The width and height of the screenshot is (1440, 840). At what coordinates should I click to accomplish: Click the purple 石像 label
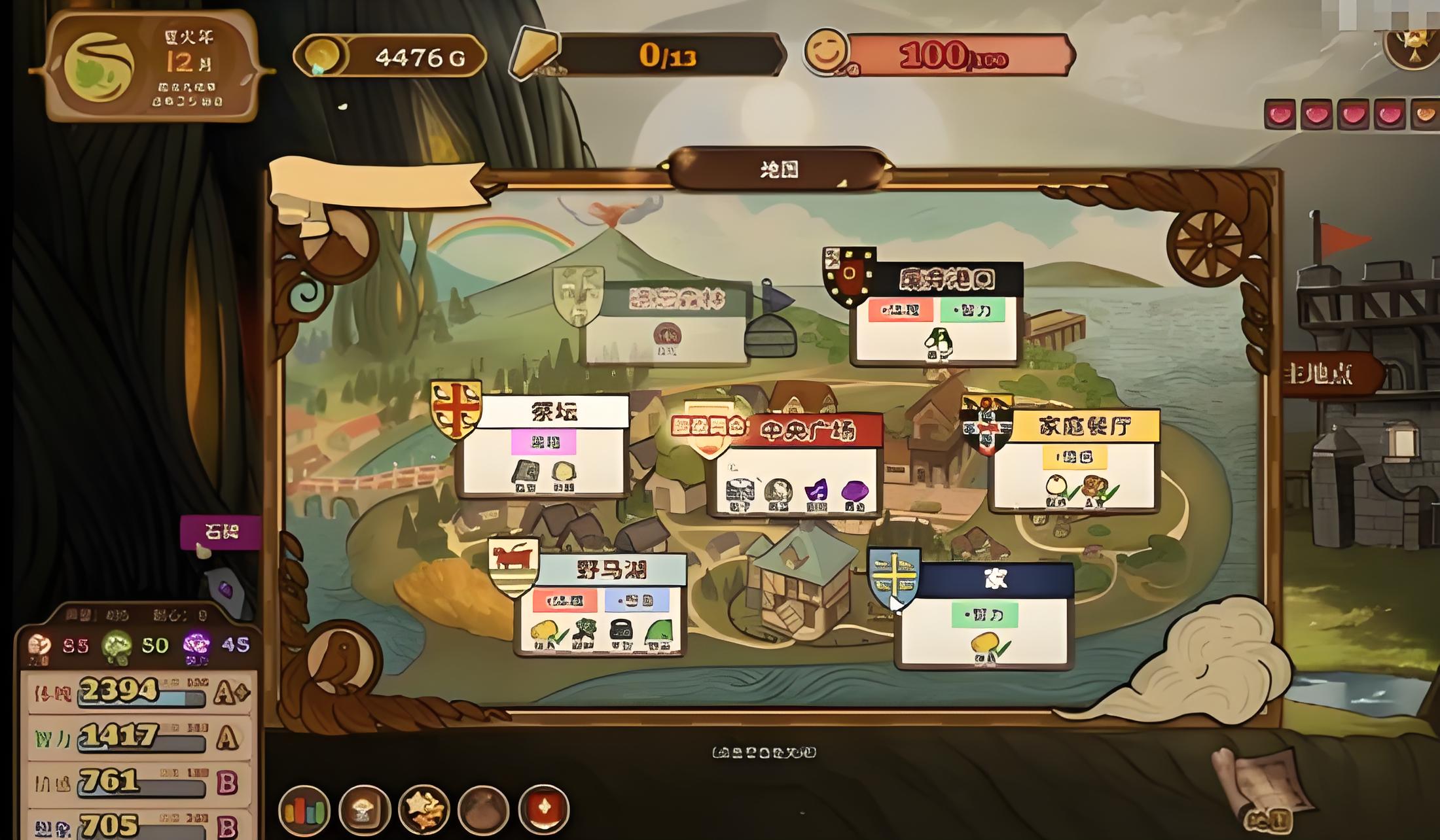pyautogui.click(x=221, y=532)
